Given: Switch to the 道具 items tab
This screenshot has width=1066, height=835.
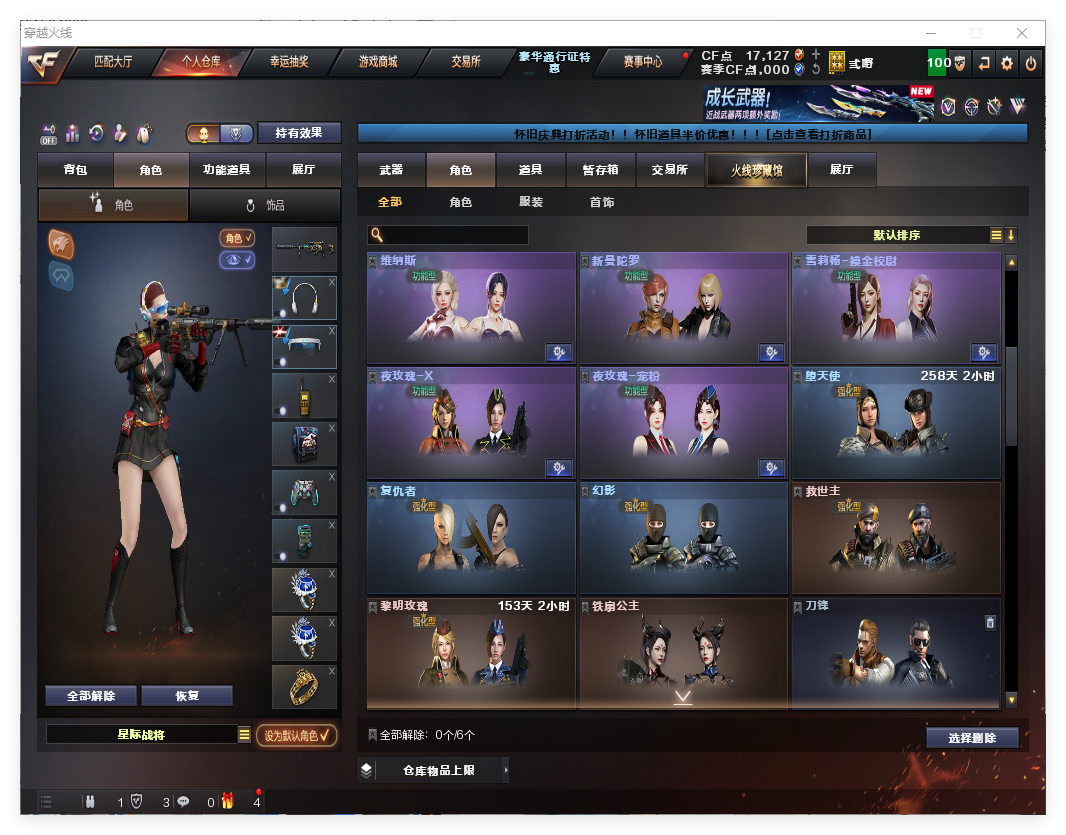Looking at the screenshot, I should (x=531, y=170).
